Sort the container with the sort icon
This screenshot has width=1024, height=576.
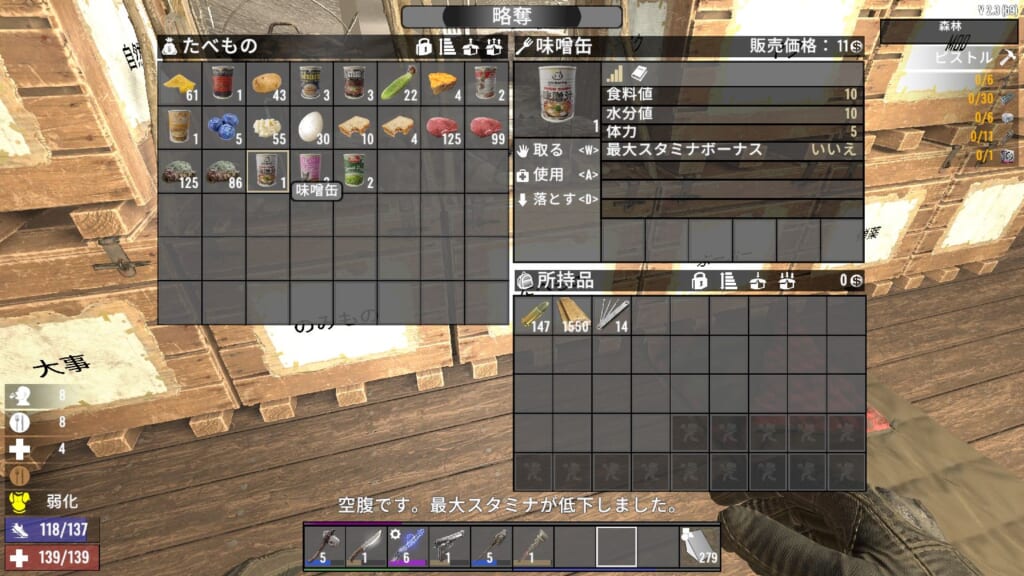[x=447, y=47]
